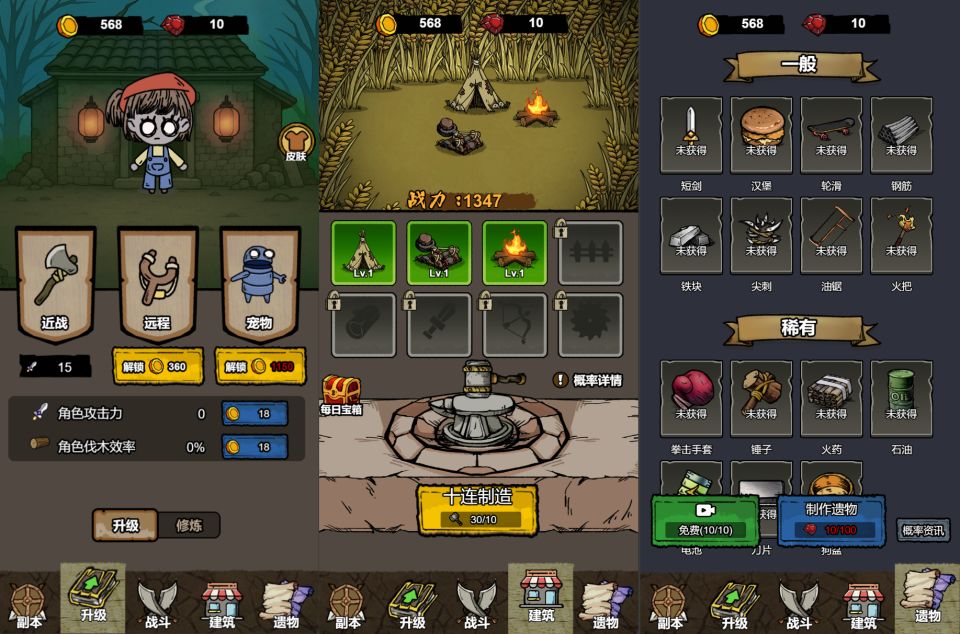Choose the 拳击手套 boxing glove relic
The image size is (960, 634).
click(691, 397)
